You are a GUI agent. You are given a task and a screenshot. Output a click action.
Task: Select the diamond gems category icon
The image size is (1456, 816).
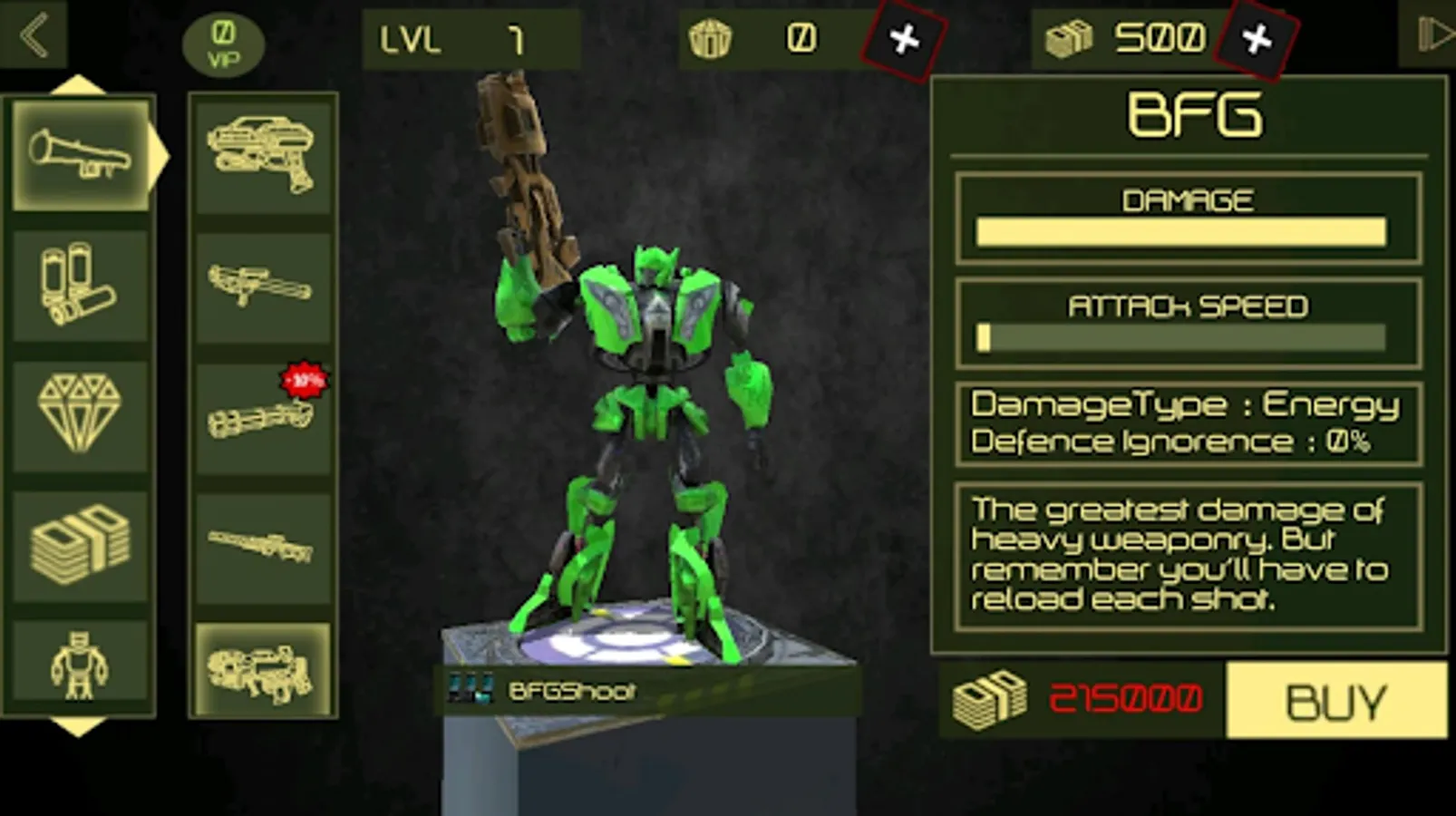point(82,413)
